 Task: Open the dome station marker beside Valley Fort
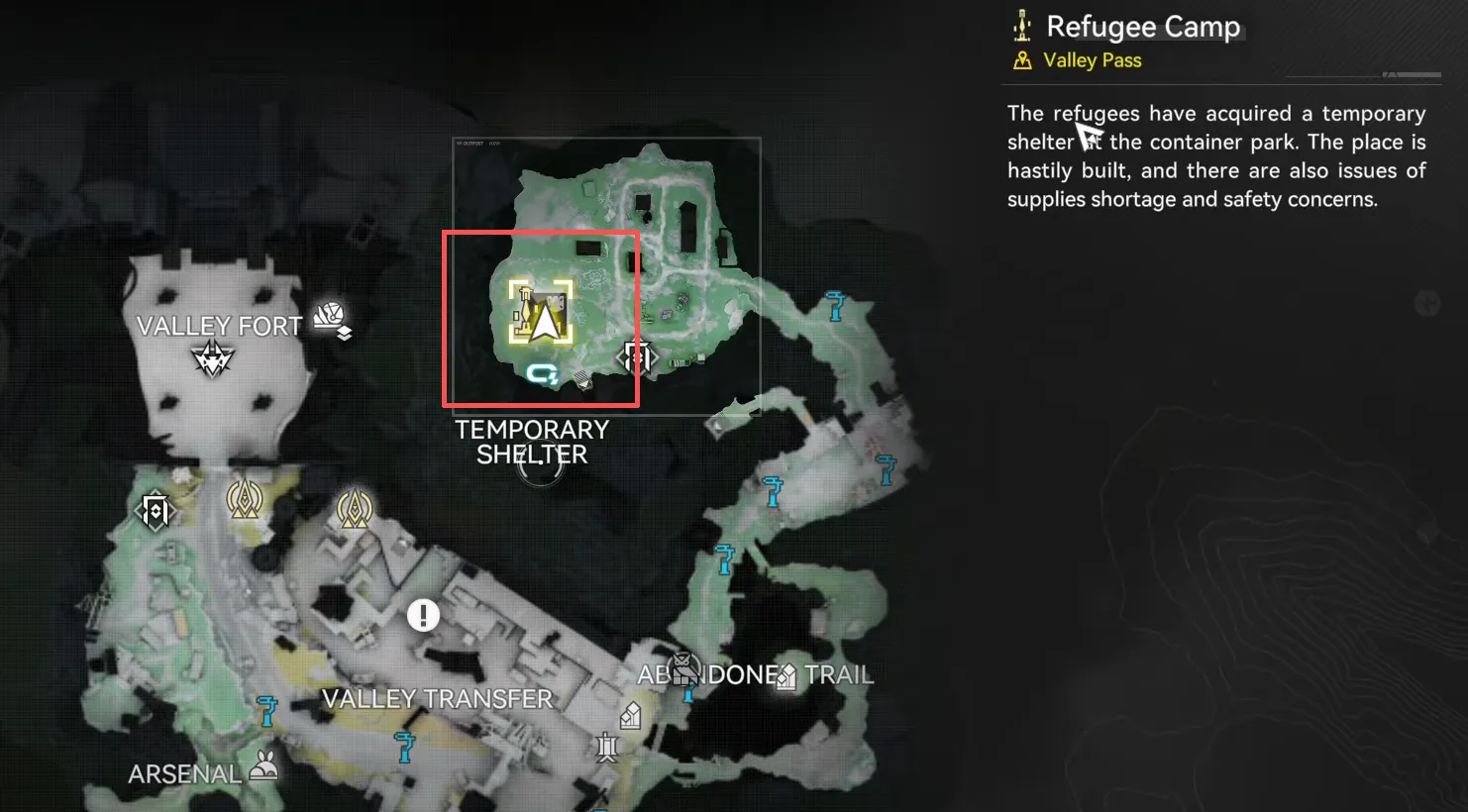332,319
